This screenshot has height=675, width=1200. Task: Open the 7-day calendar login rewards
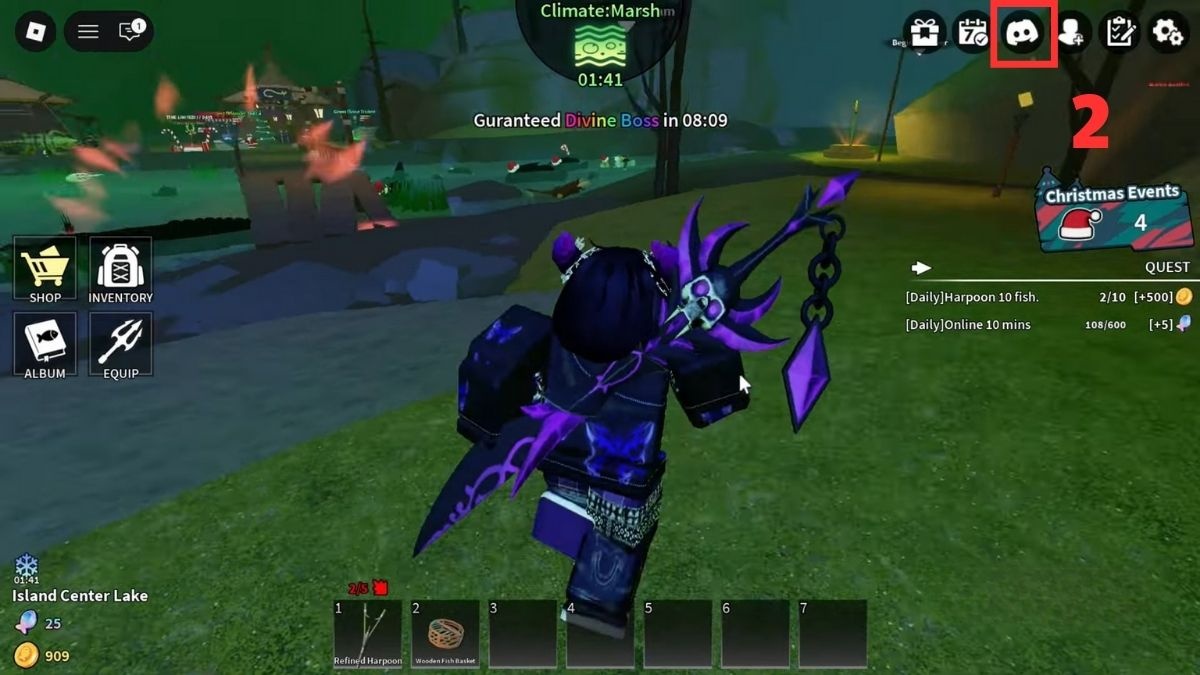pos(973,33)
